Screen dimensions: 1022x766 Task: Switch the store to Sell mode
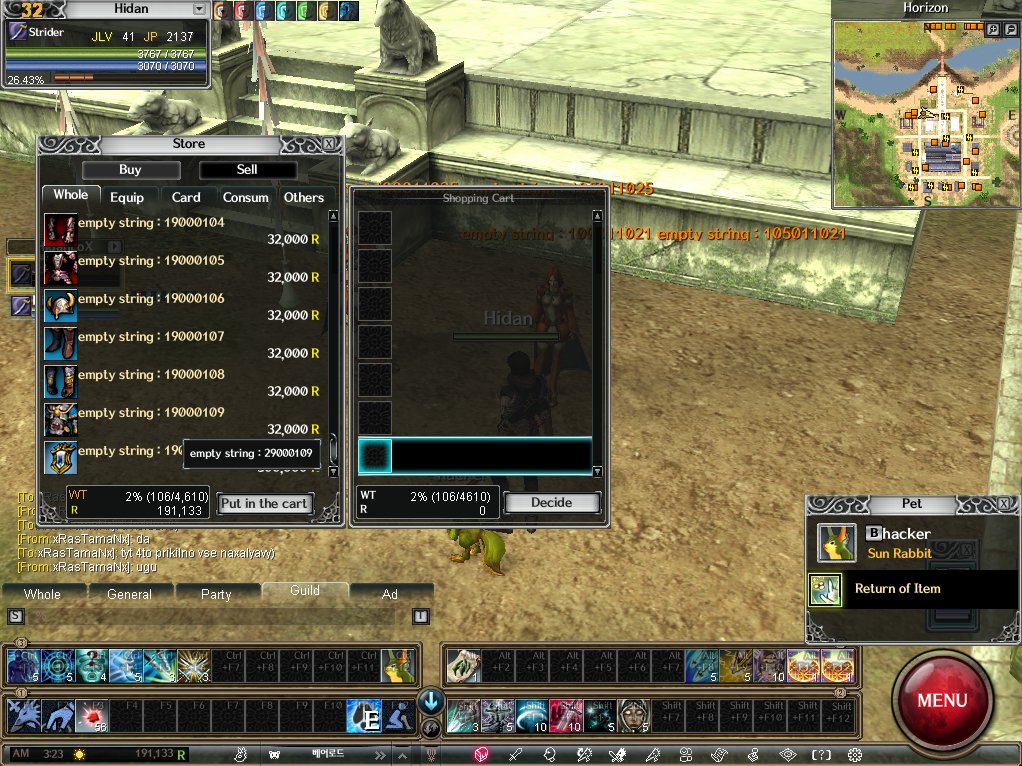[x=247, y=170]
